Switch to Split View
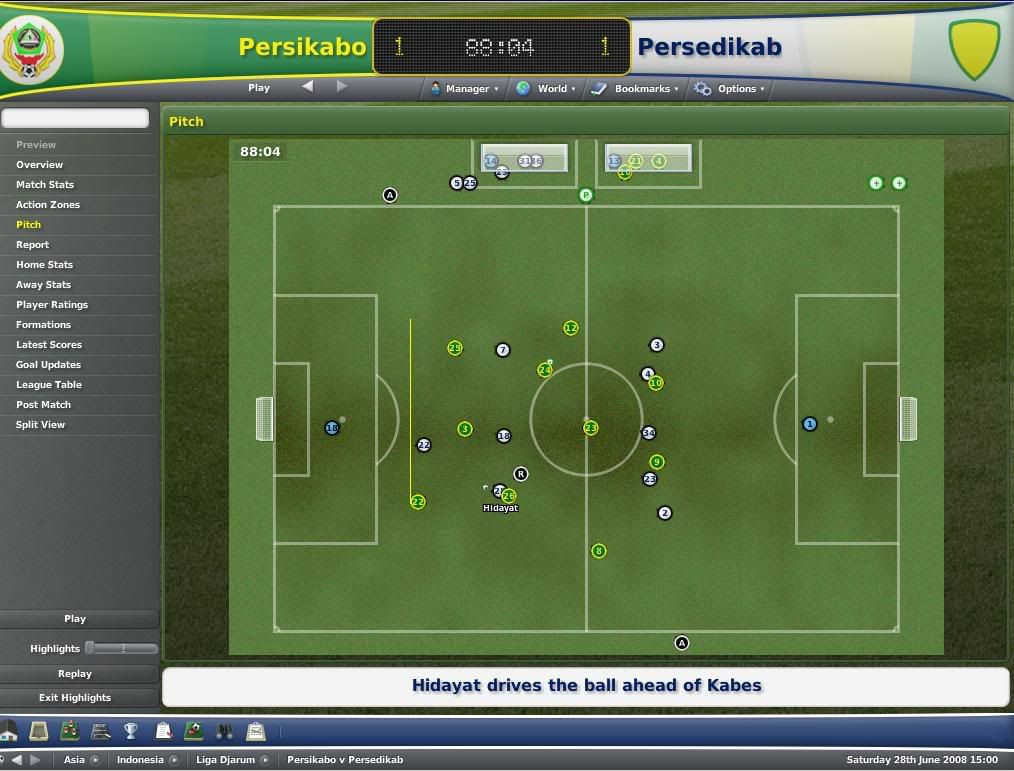The image size is (1014, 771). click(x=40, y=425)
